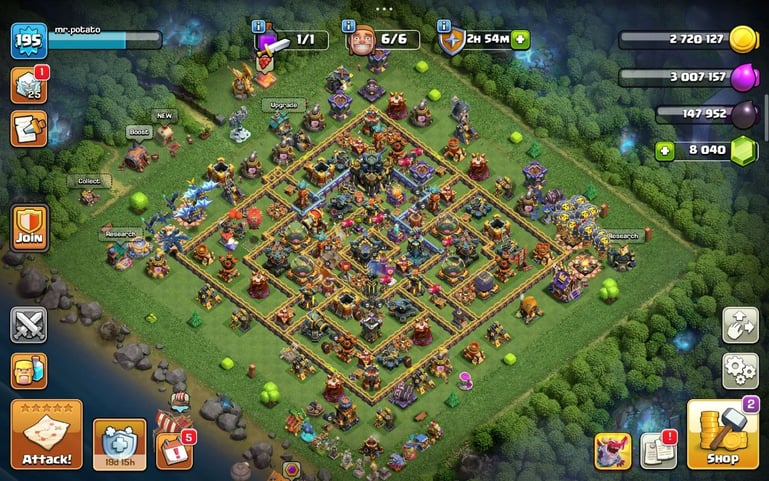Select the level 195 player badge
The width and height of the screenshot is (769, 481).
click(28, 41)
